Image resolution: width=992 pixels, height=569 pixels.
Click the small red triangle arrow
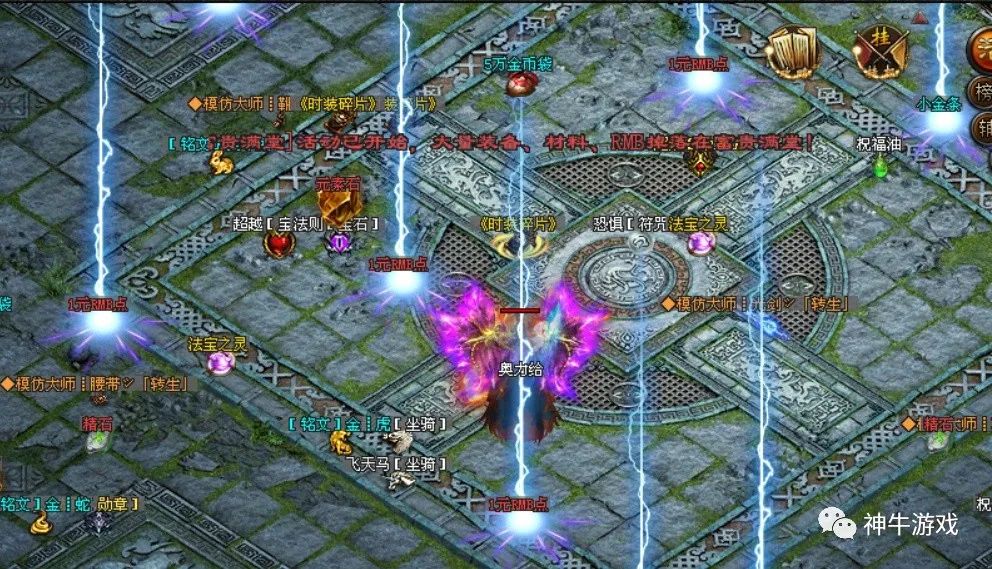coord(919,17)
